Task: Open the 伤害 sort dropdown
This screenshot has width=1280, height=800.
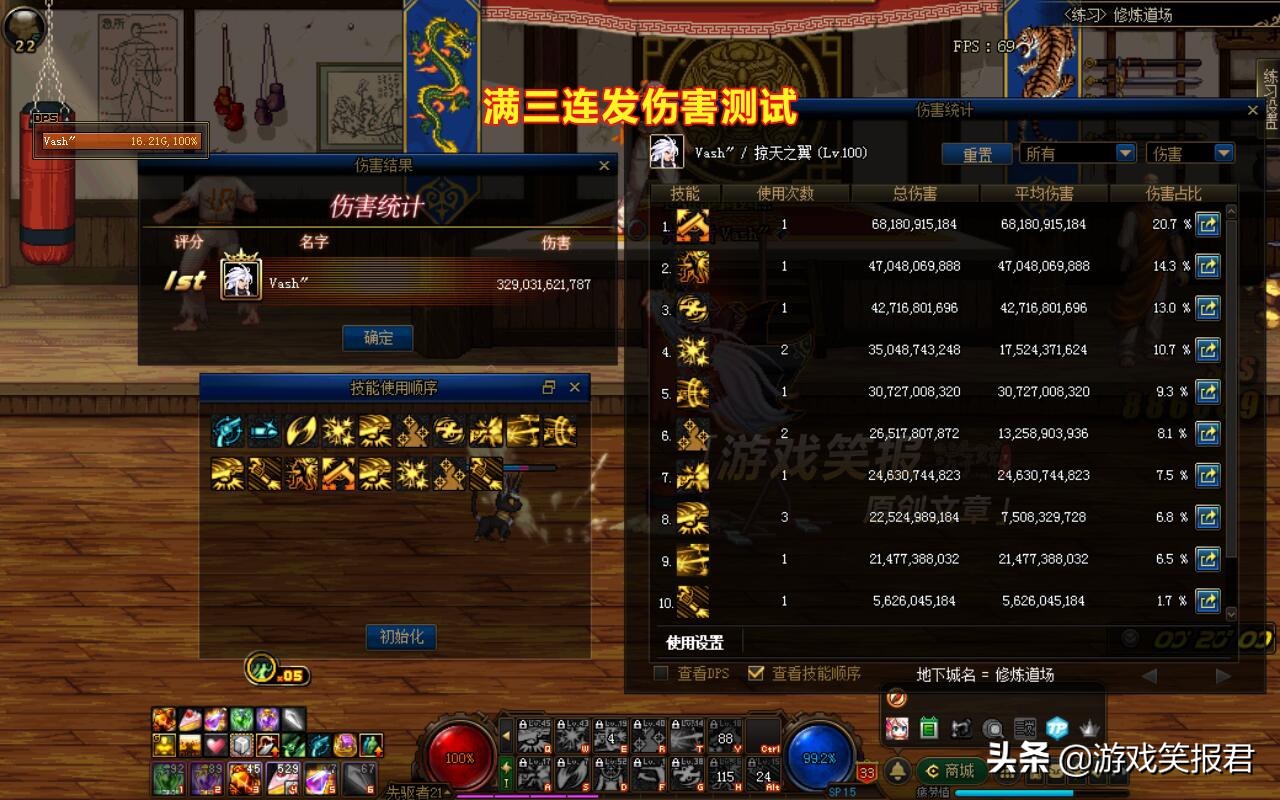Action: point(1190,153)
